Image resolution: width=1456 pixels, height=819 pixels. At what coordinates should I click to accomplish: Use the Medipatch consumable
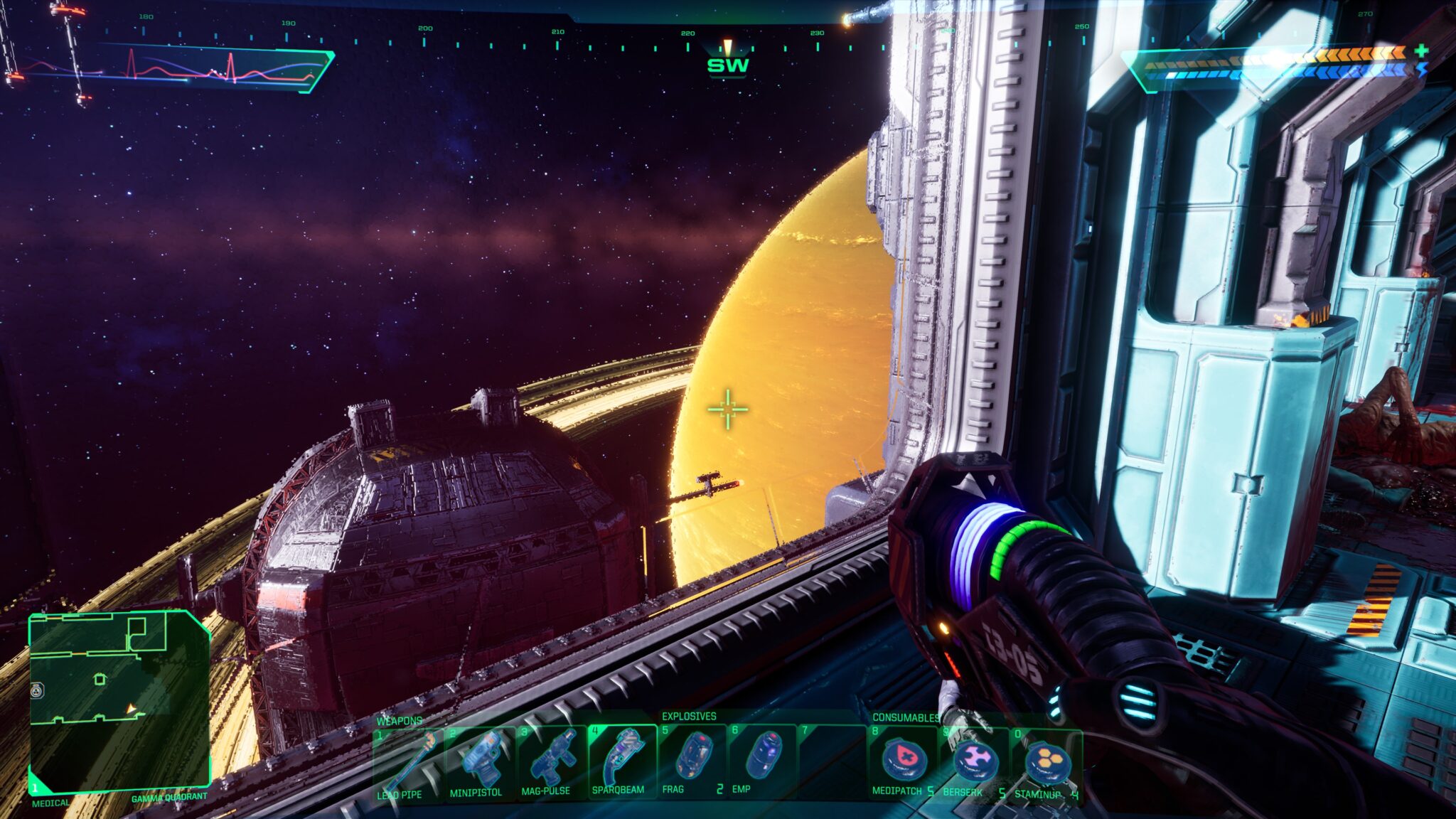pos(903,761)
